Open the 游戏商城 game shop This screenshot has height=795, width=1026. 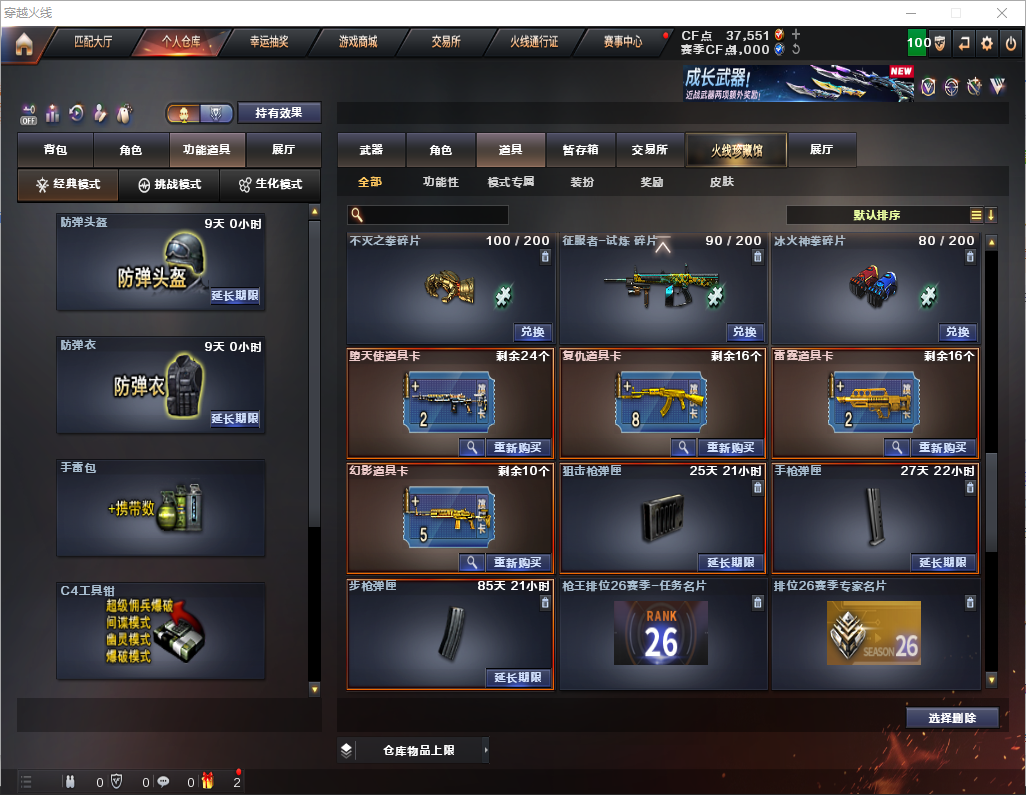pyautogui.click(x=357, y=42)
